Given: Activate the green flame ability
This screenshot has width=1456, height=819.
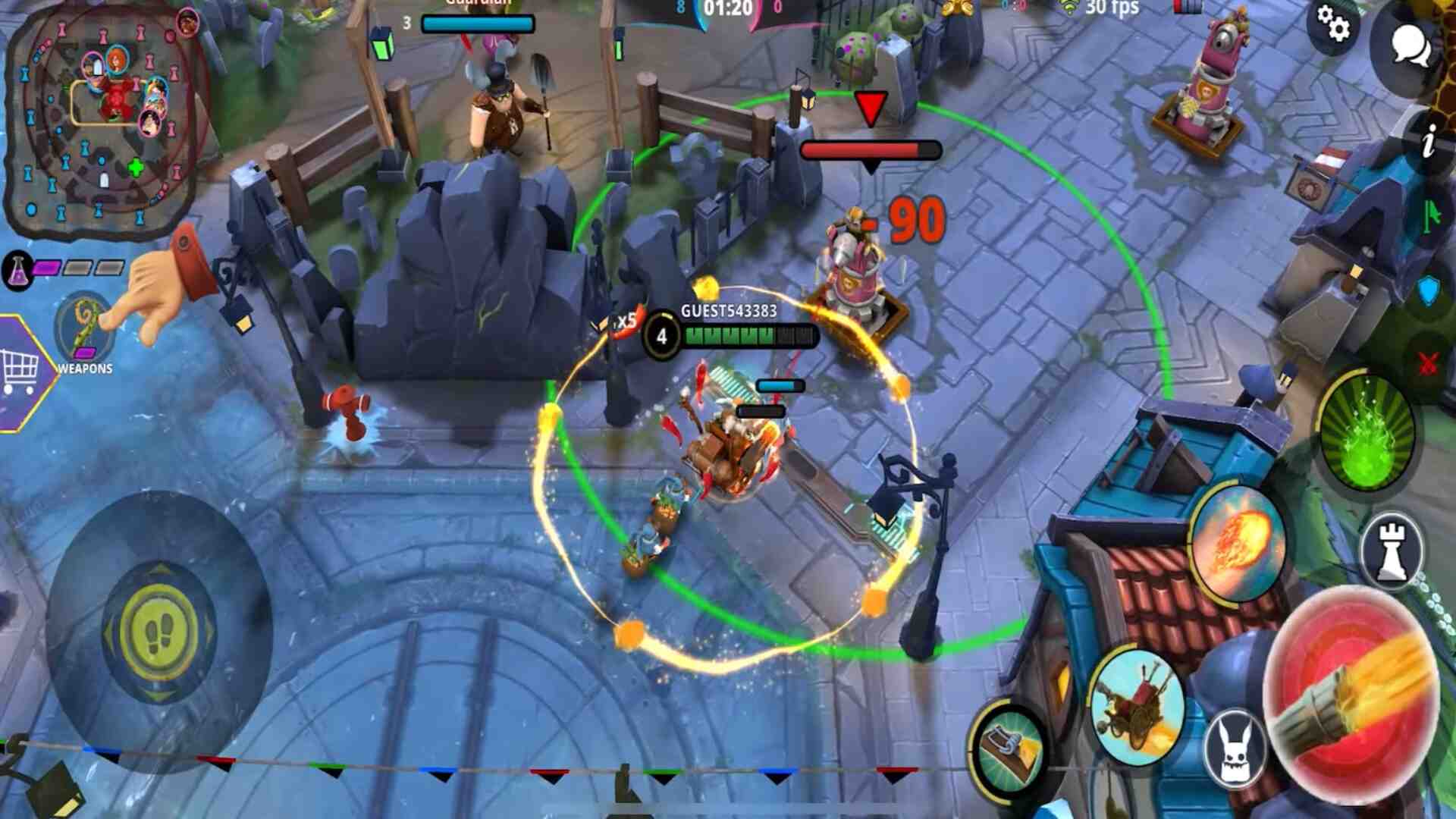Looking at the screenshot, I should [x=1367, y=432].
